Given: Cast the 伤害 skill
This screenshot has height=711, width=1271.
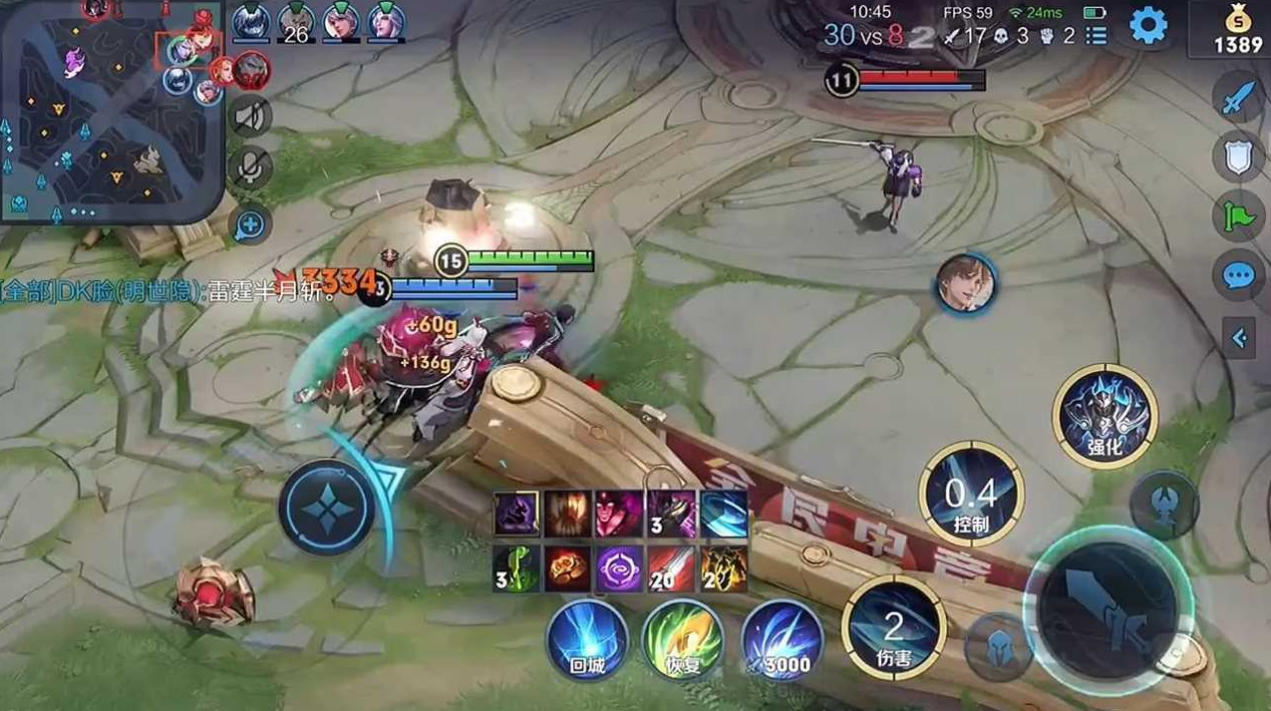Looking at the screenshot, I should coord(894,627).
